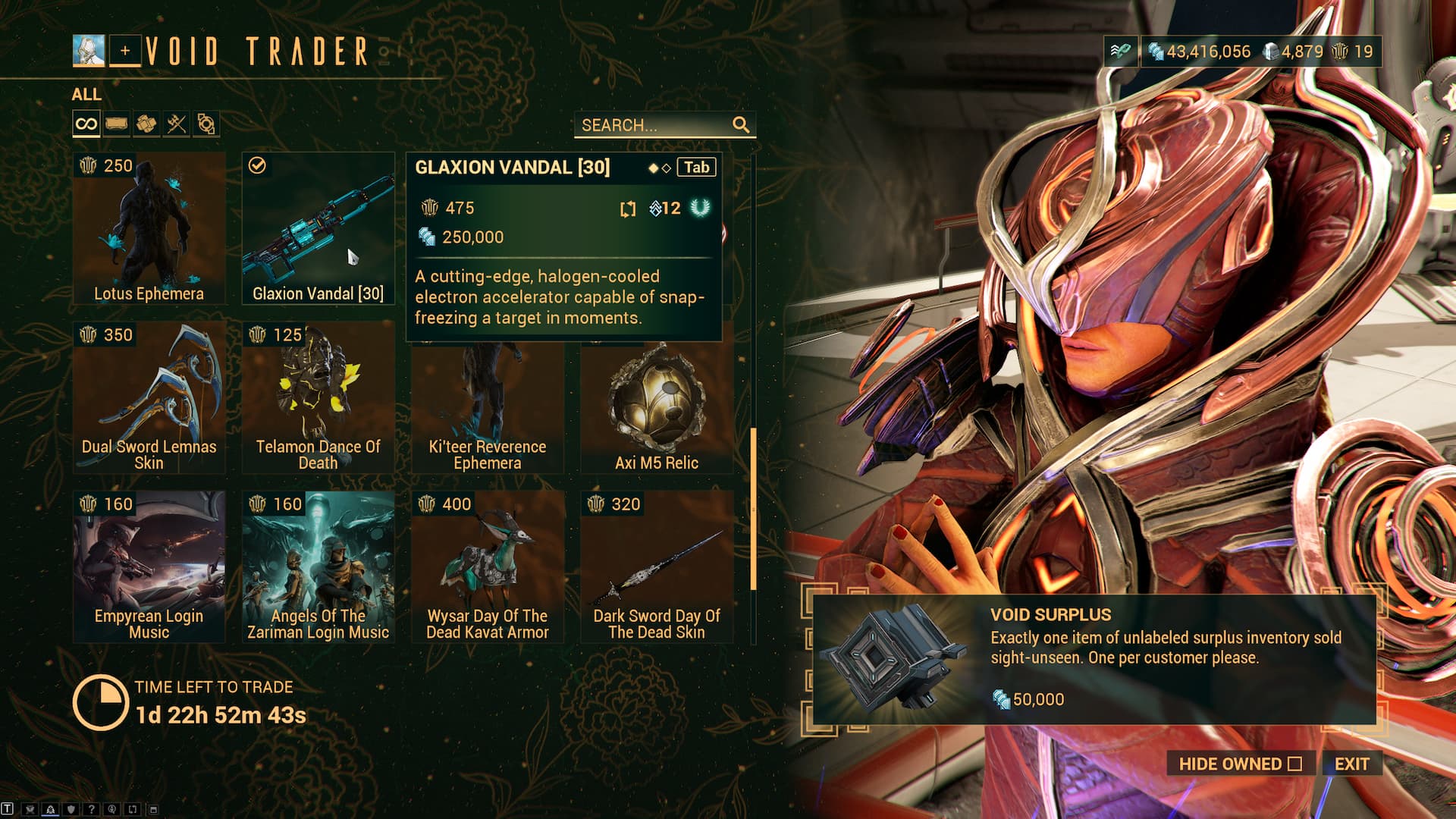Switch to the crossed weapons category filter

[x=176, y=124]
